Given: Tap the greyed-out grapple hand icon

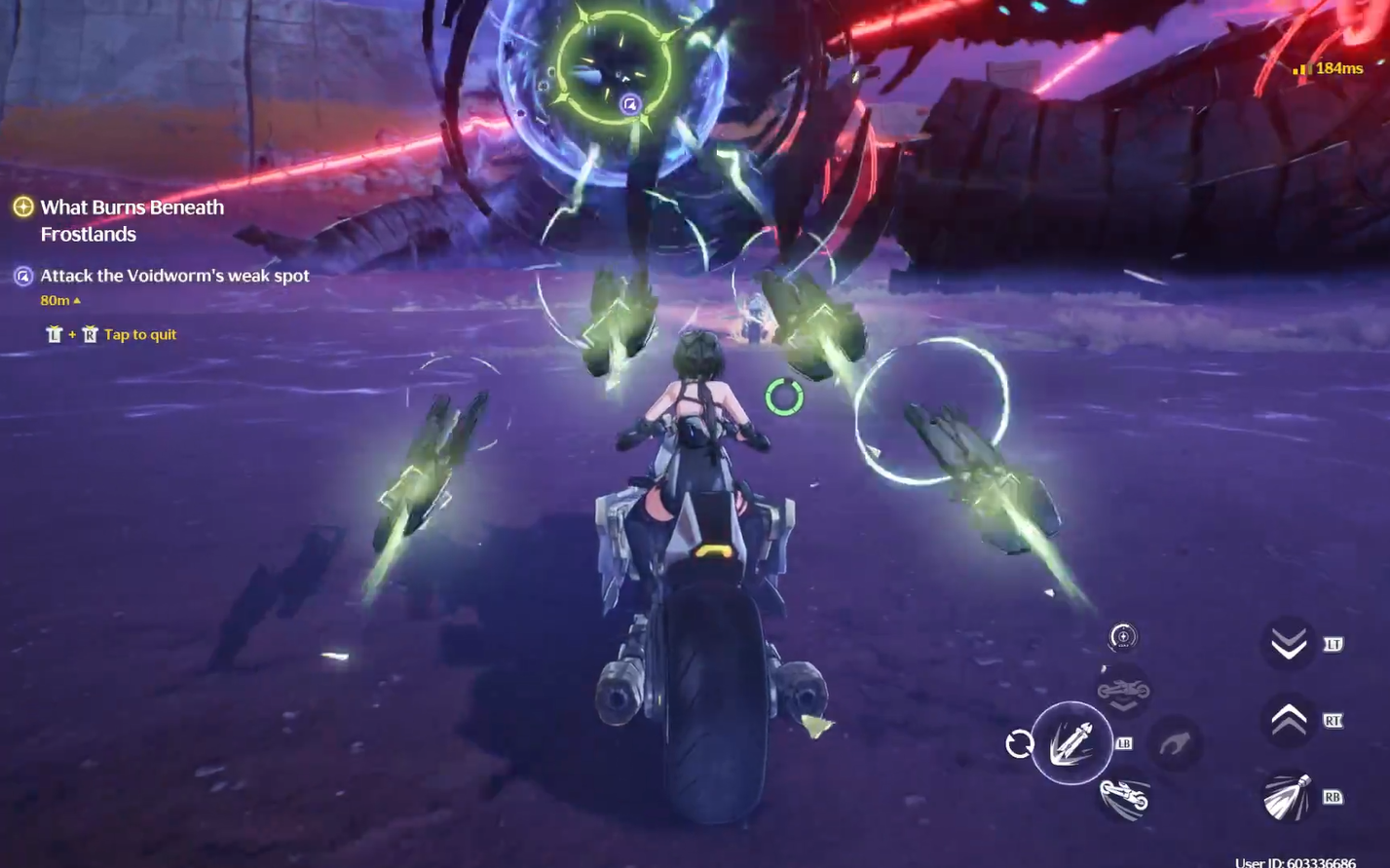Looking at the screenshot, I should (x=1174, y=745).
